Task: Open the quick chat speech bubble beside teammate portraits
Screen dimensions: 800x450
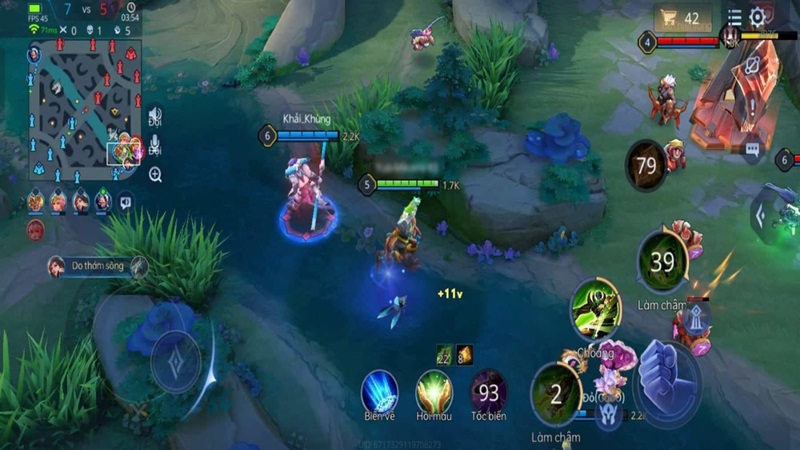Action: (x=126, y=202)
